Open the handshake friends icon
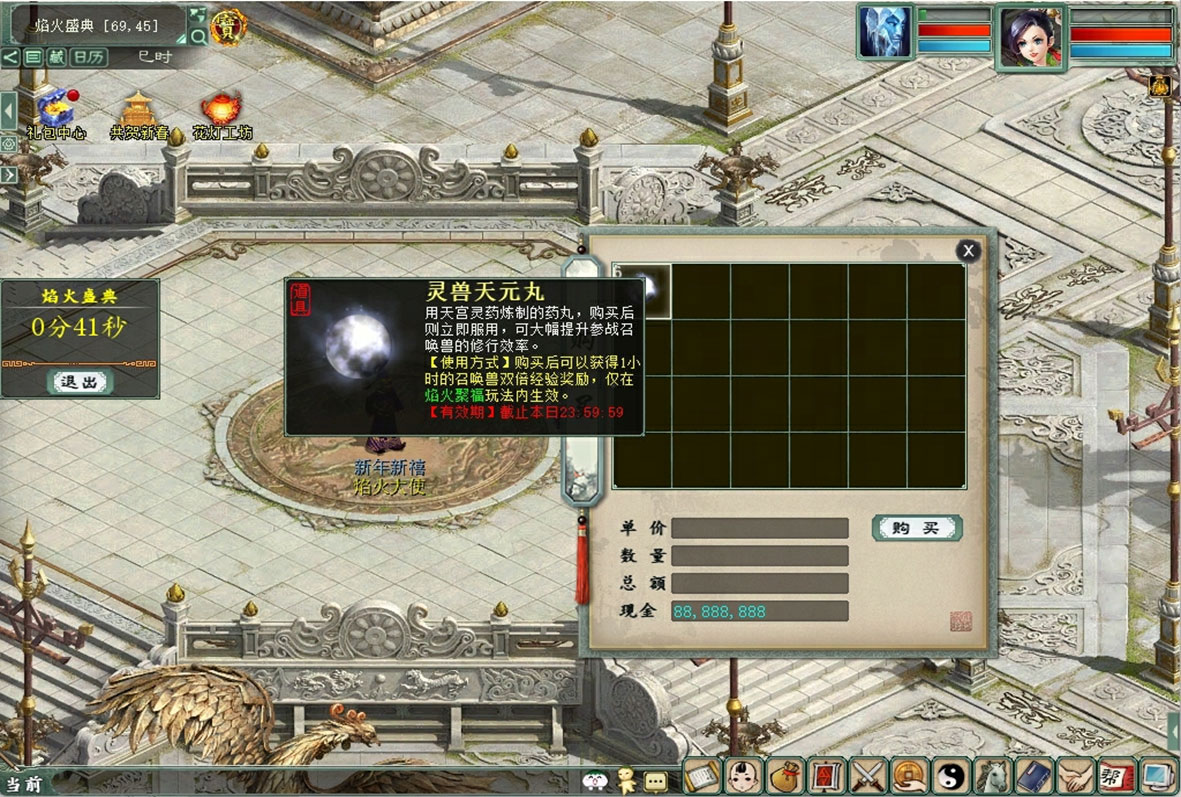Viewport: 1181px width, 797px height. [x=1074, y=776]
